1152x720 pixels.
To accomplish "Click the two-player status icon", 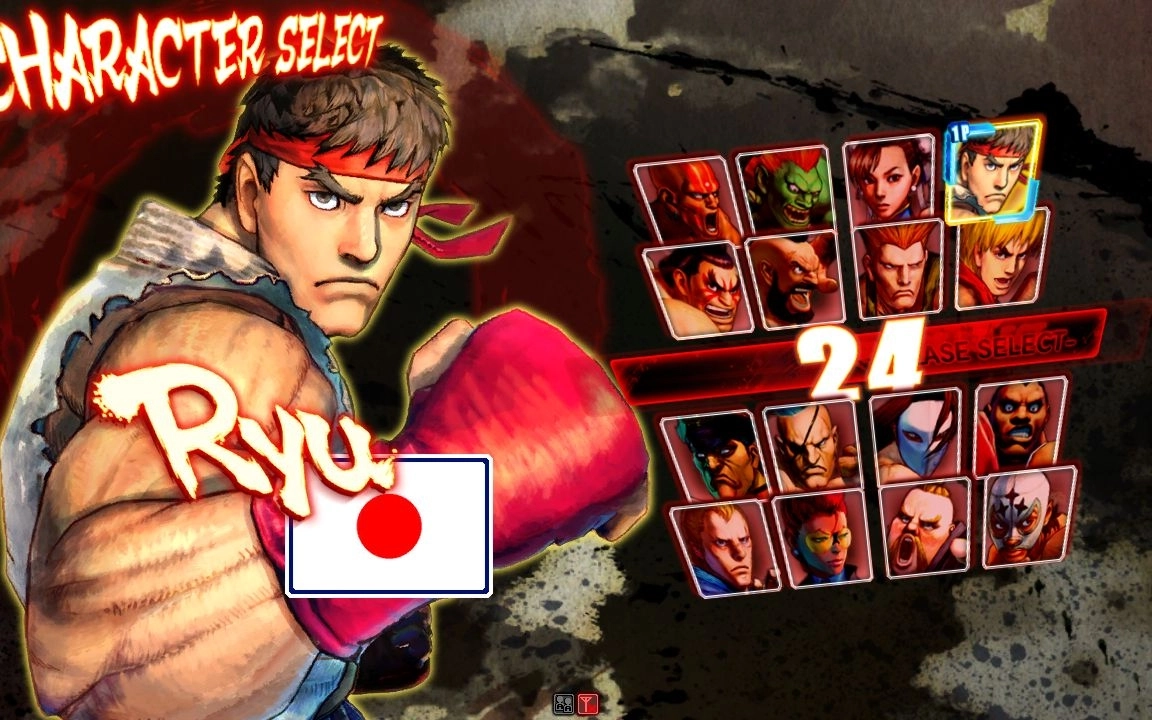I will point(565,704).
